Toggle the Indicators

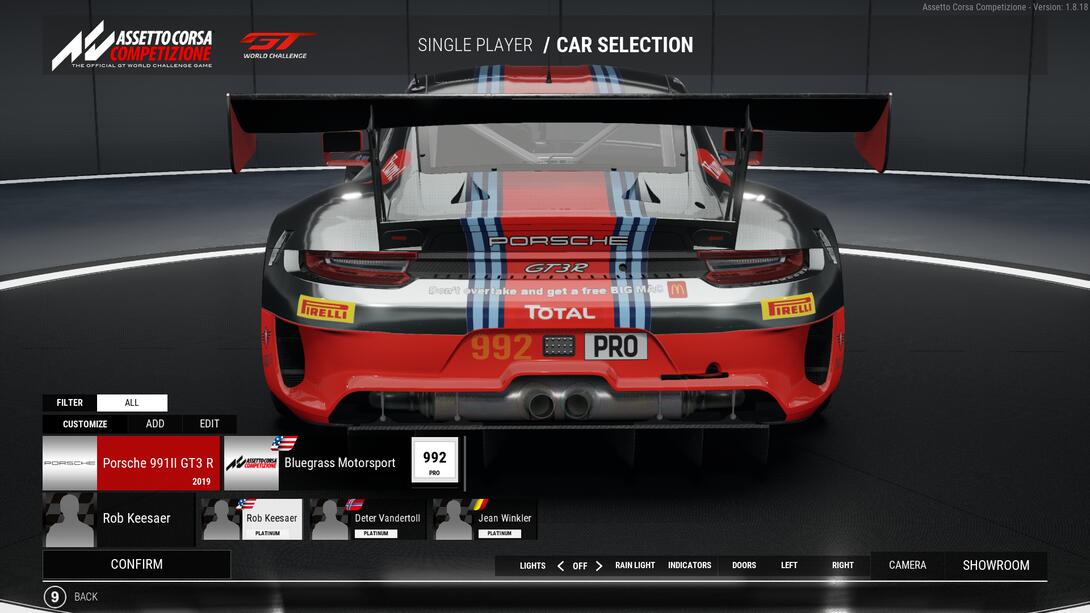tap(690, 566)
